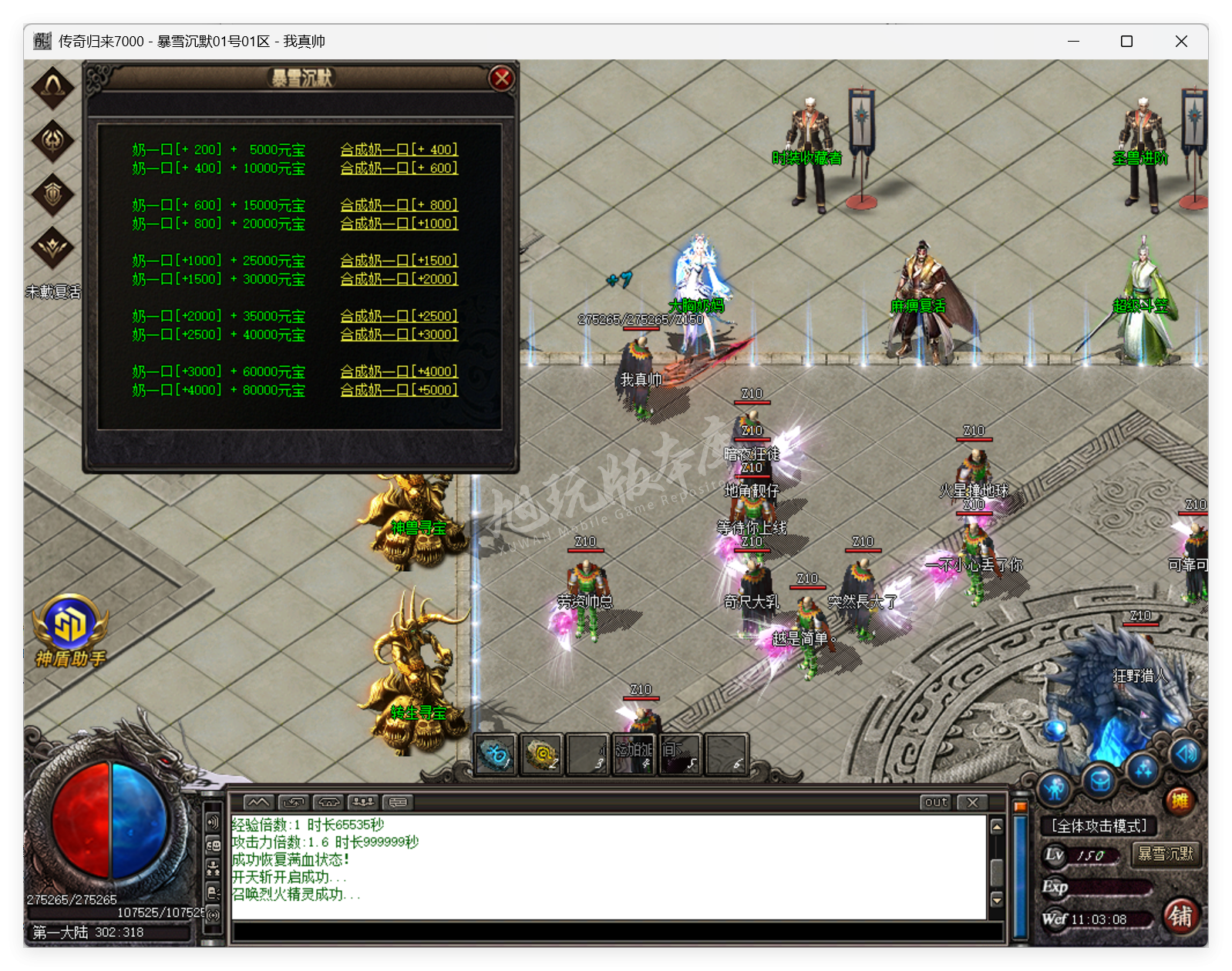The image size is (1232, 971).
Task: Click the out button on chat window
Action: tap(935, 802)
